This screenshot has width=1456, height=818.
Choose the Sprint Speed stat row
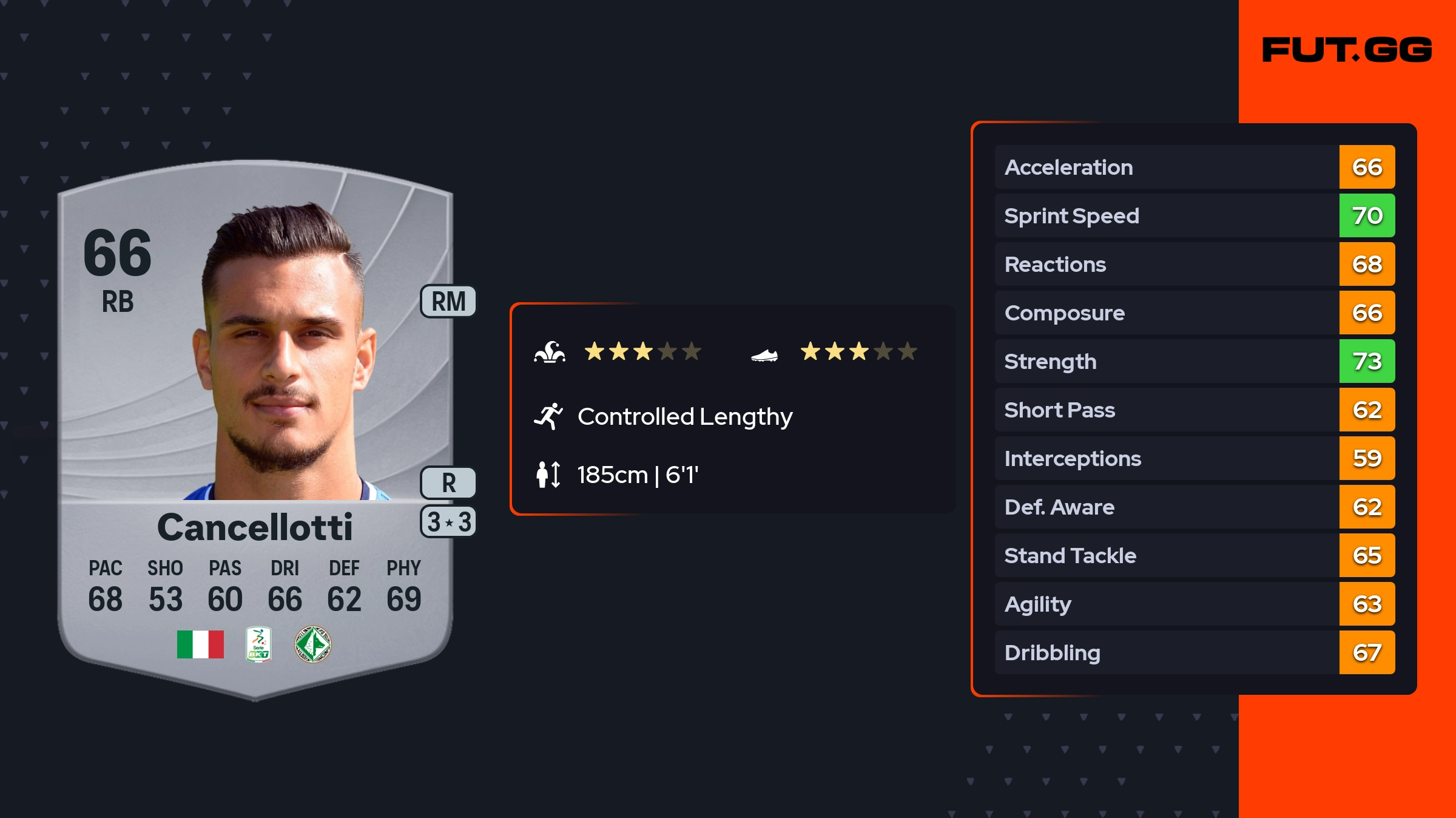click(x=1194, y=216)
